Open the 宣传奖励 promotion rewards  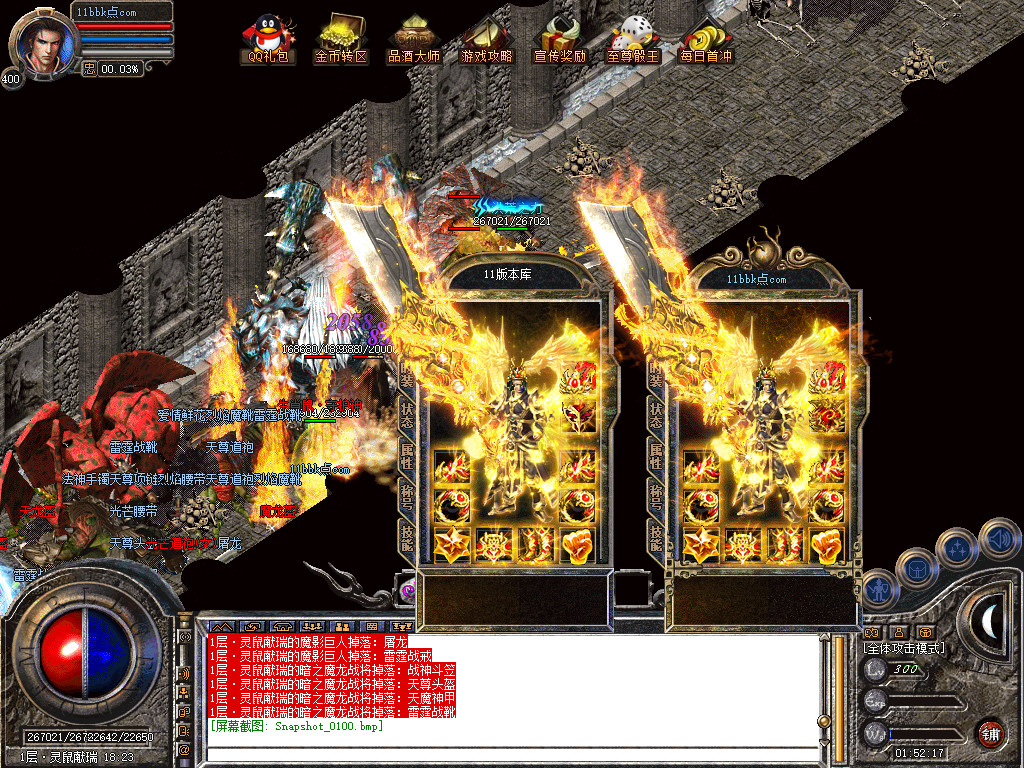click(x=560, y=40)
